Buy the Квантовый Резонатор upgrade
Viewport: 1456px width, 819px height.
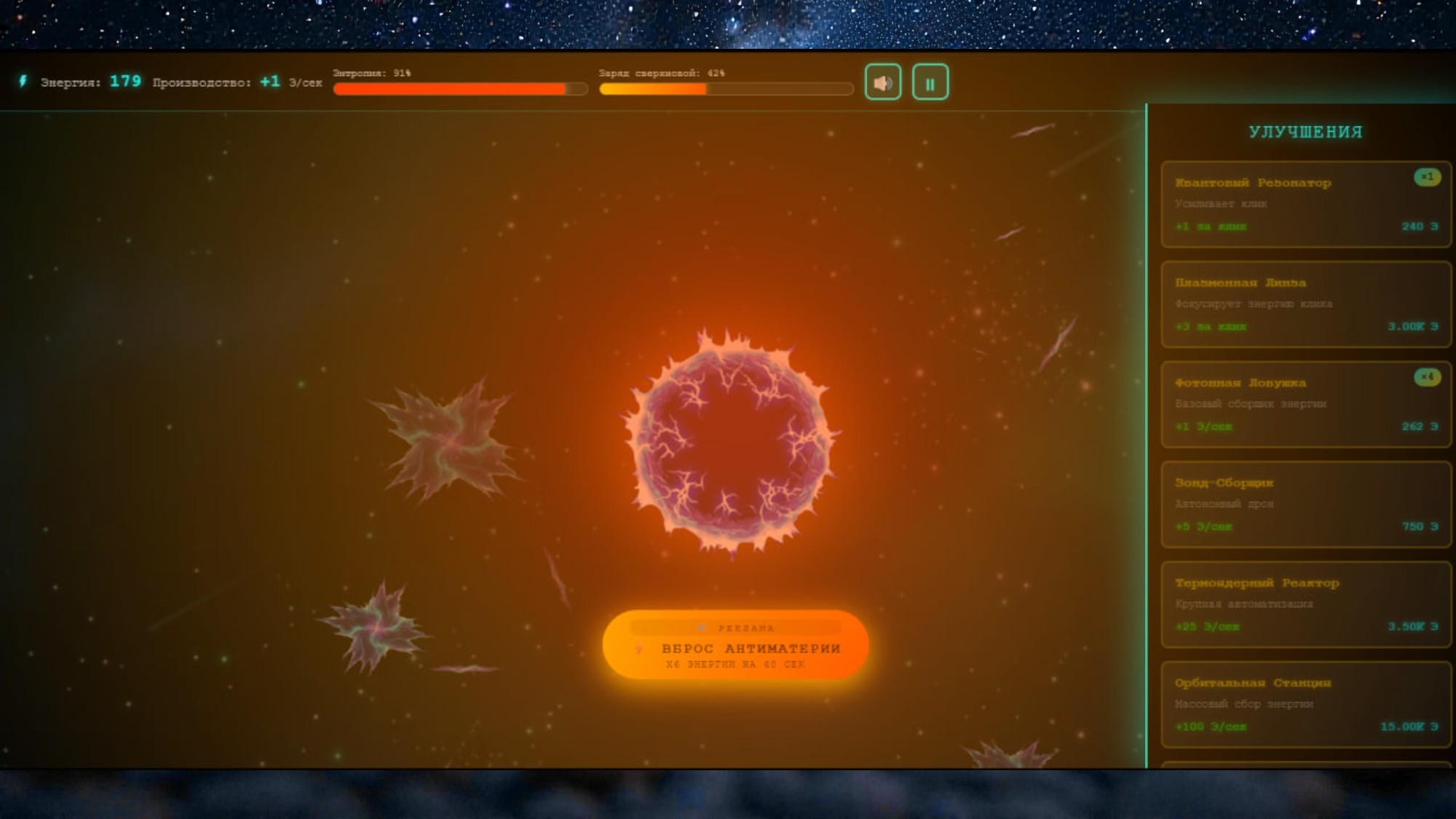(1305, 204)
